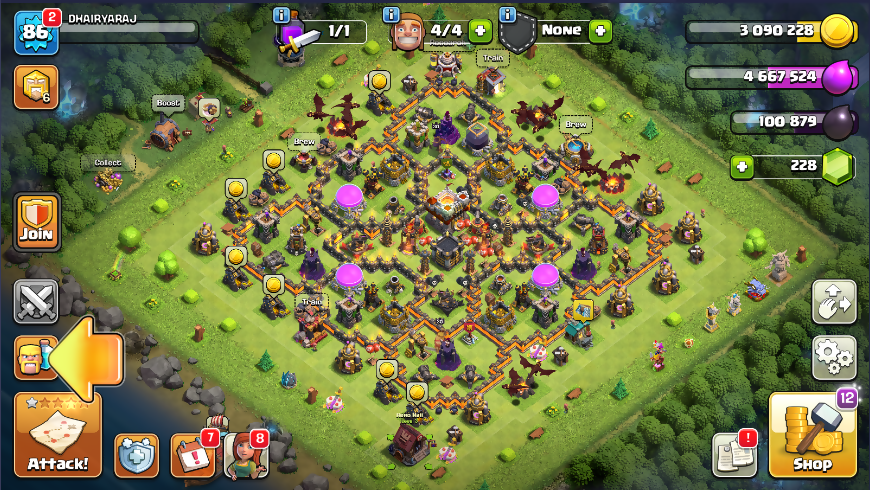Show info for the 1/1 troop counter

pyautogui.click(x=281, y=14)
